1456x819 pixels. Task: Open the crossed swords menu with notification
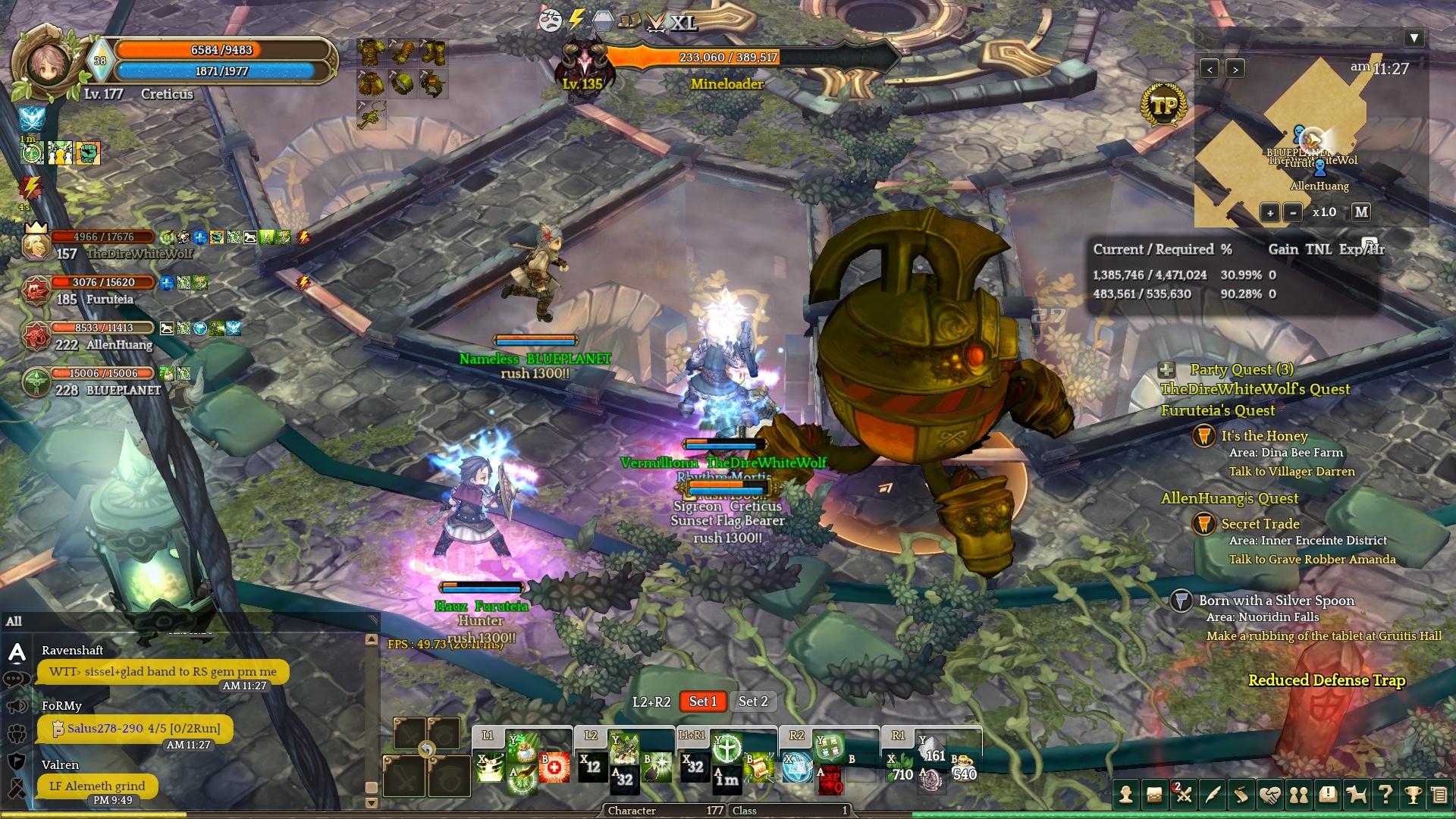tap(1183, 795)
